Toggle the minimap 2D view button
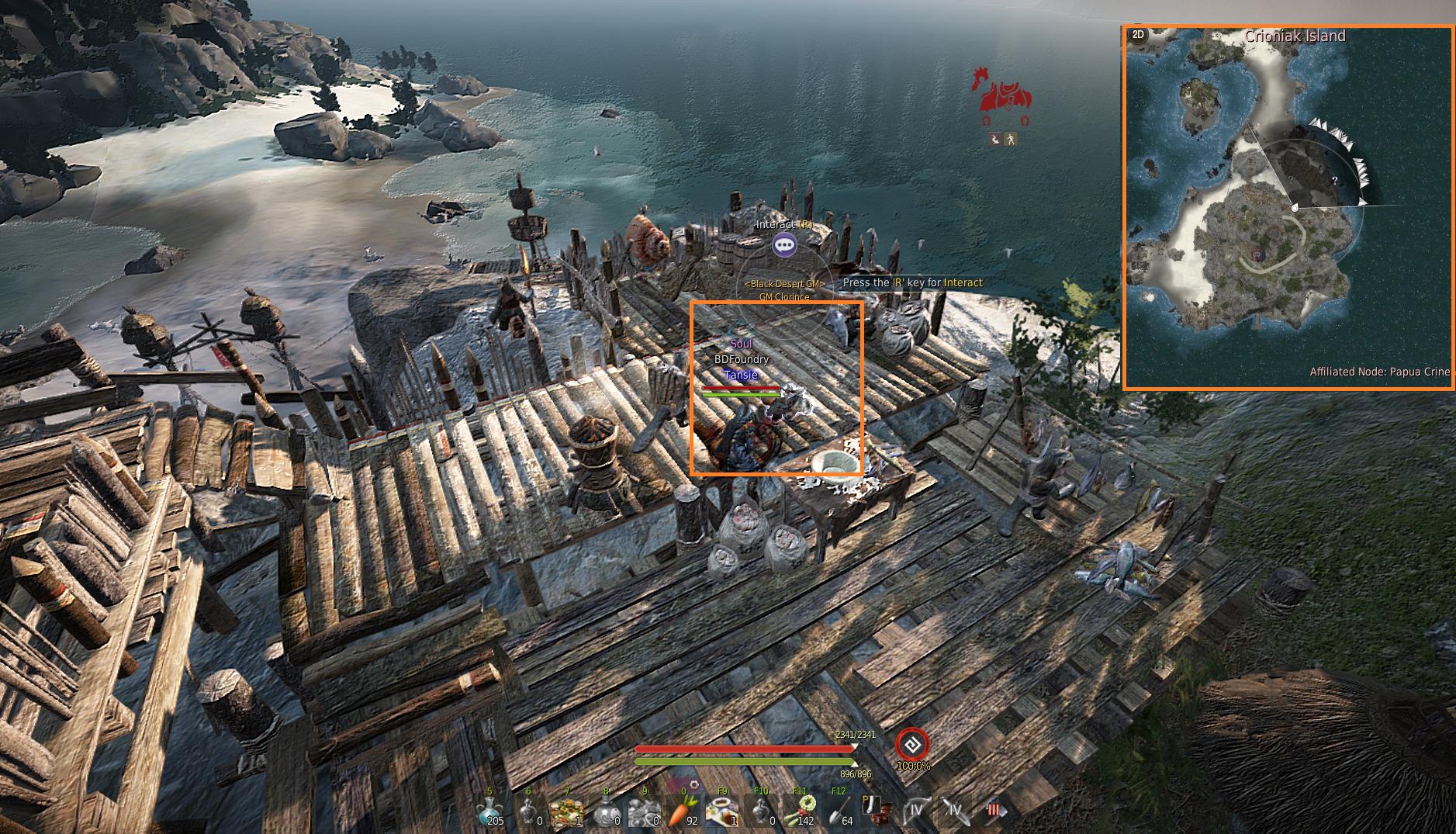The image size is (1456, 834). (x=1138, y=35)
